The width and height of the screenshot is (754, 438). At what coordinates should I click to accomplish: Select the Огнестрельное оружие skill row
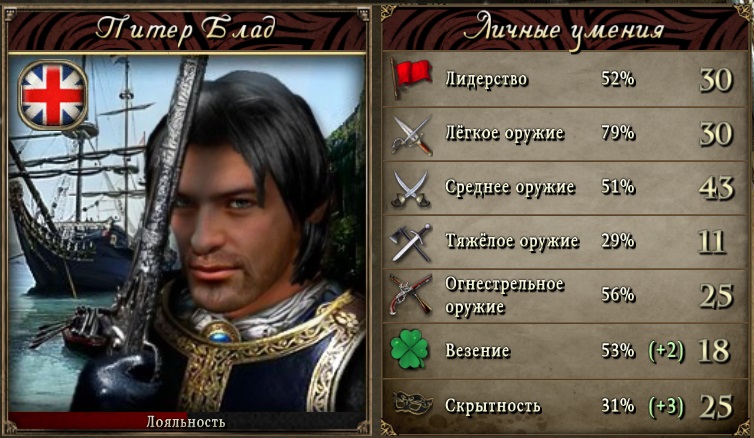coord(566,295)
